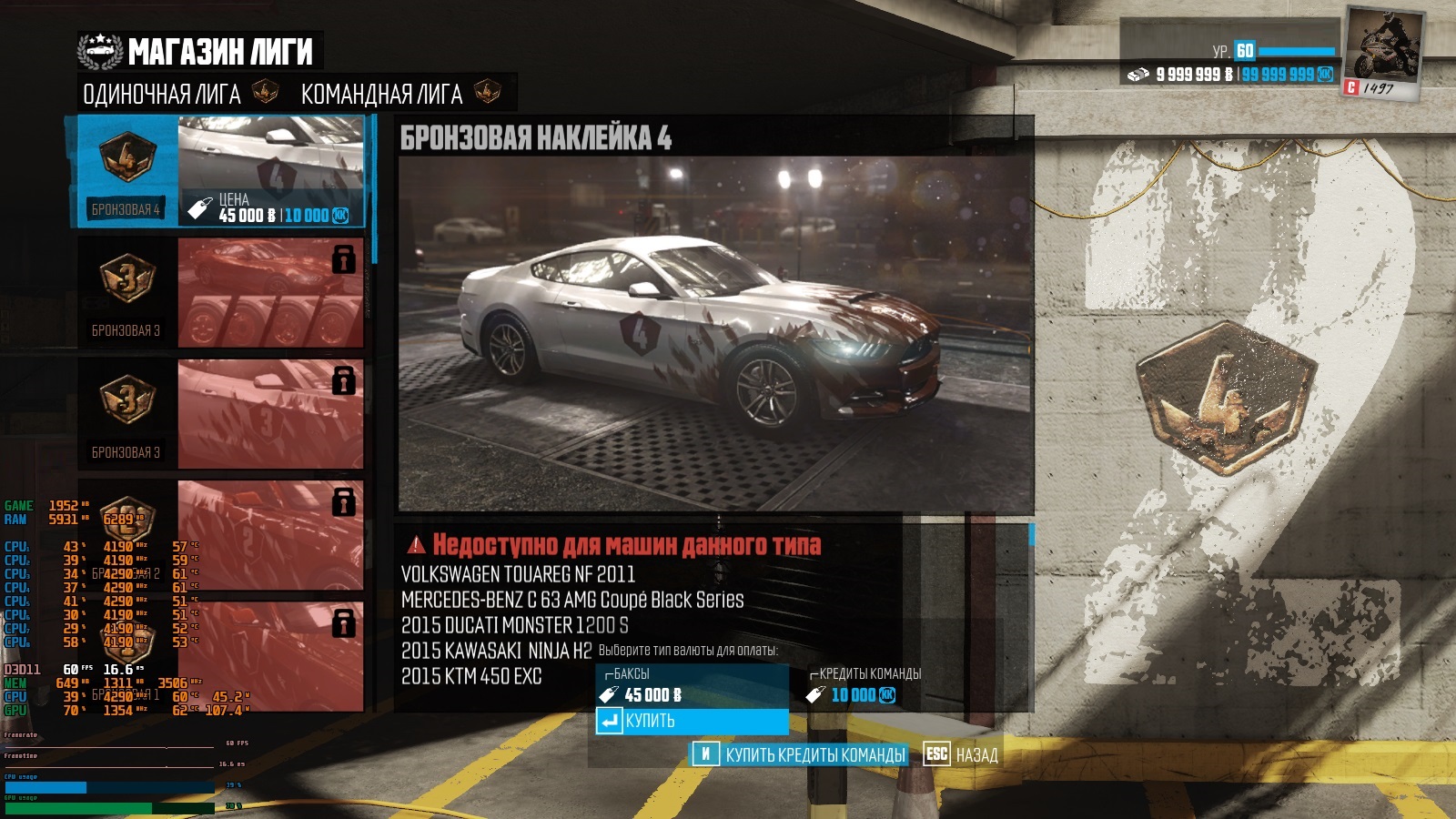This screenshot has width=1456, height=819.
Task: Open the Командная лига tab
Action: tap(382, 94)
